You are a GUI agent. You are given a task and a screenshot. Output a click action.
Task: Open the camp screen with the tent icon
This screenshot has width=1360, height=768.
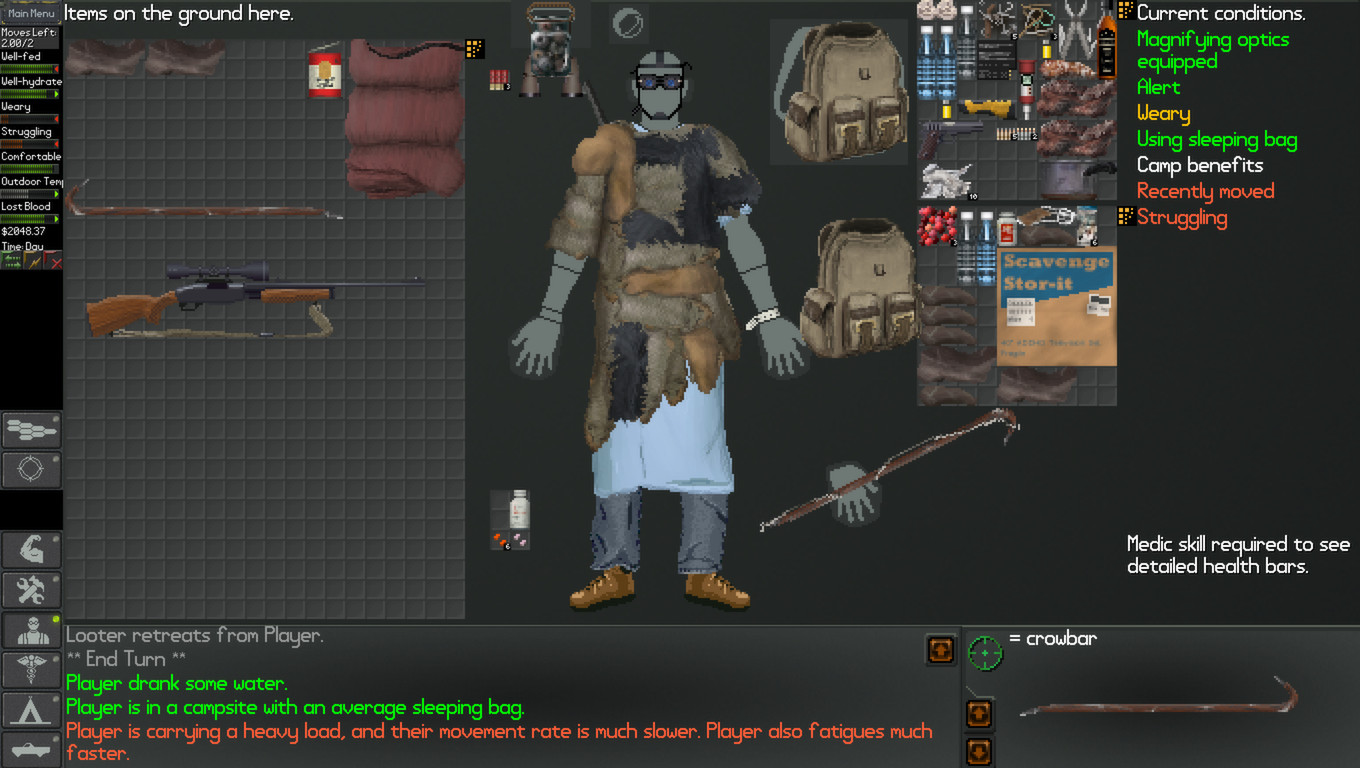pyautogui.click(x=31, y=709)
